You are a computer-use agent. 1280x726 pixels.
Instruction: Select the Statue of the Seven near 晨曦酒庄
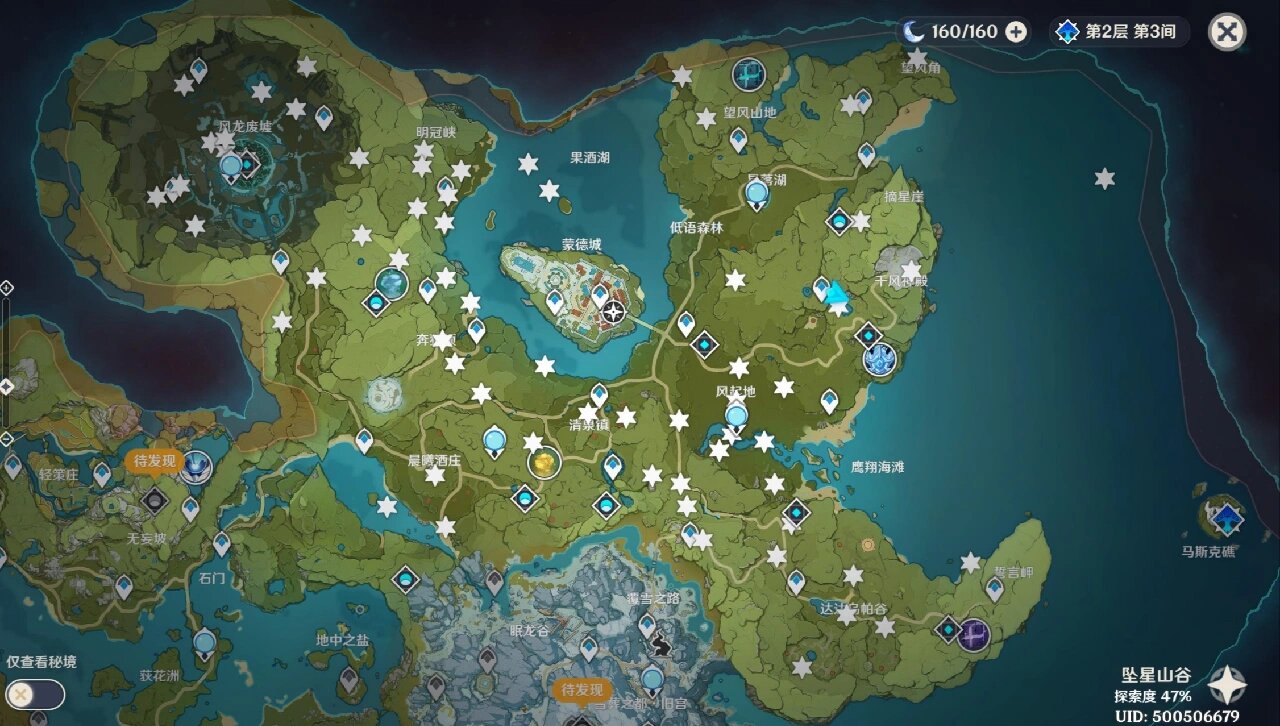(494, 439)
